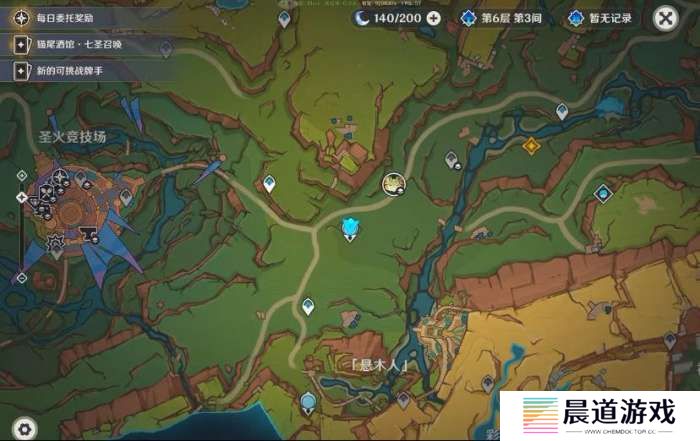Close the map with the X button
Screen dimensions: 700x441
click(664, 18)
